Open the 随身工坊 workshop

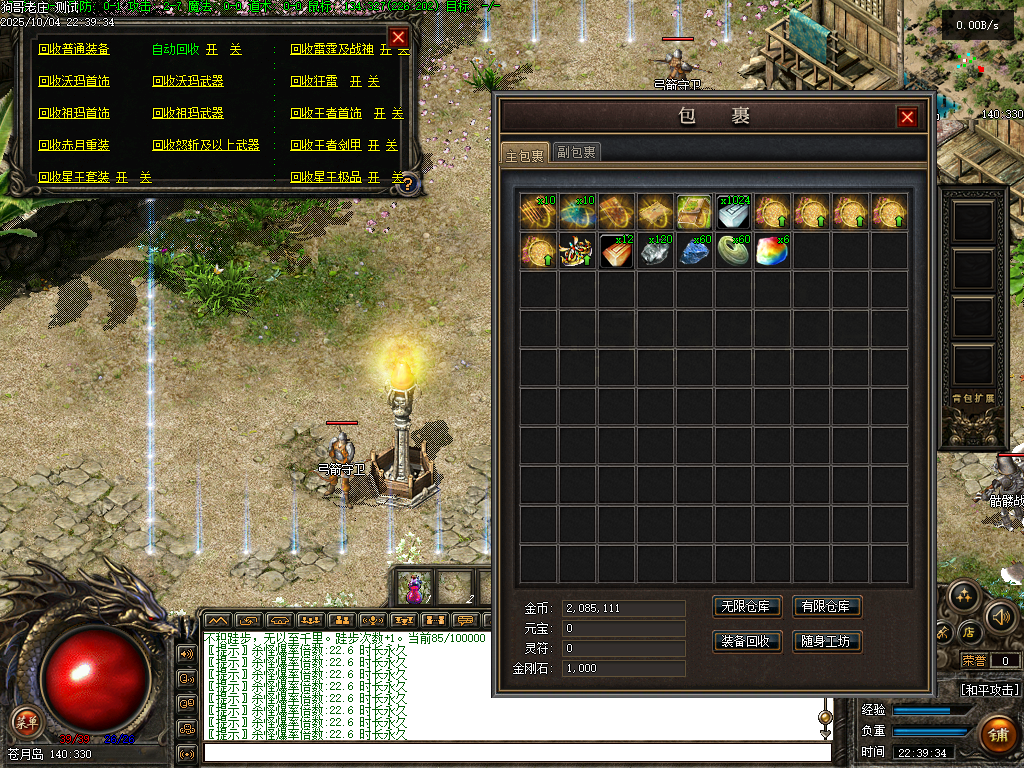coord(826,641)
